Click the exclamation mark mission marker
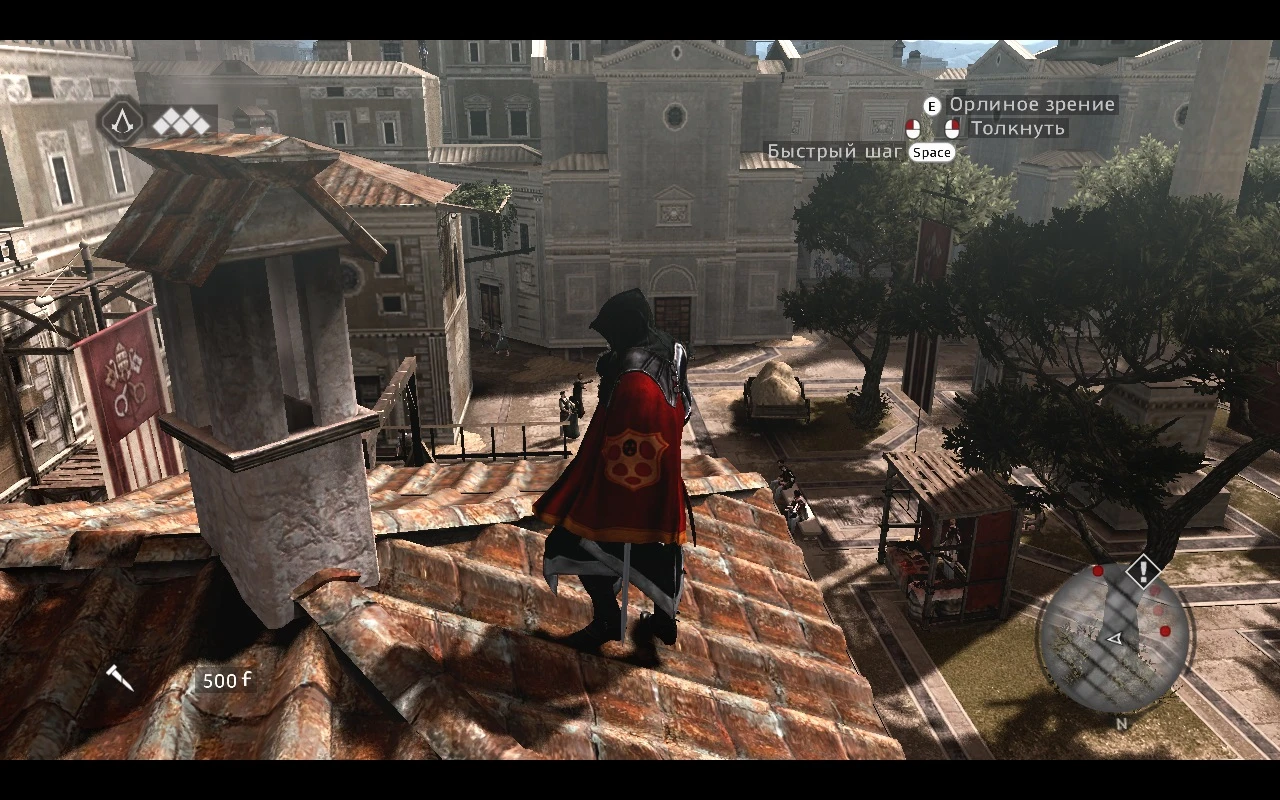Screen dimensions: 1280x800 click(1143, 570)
